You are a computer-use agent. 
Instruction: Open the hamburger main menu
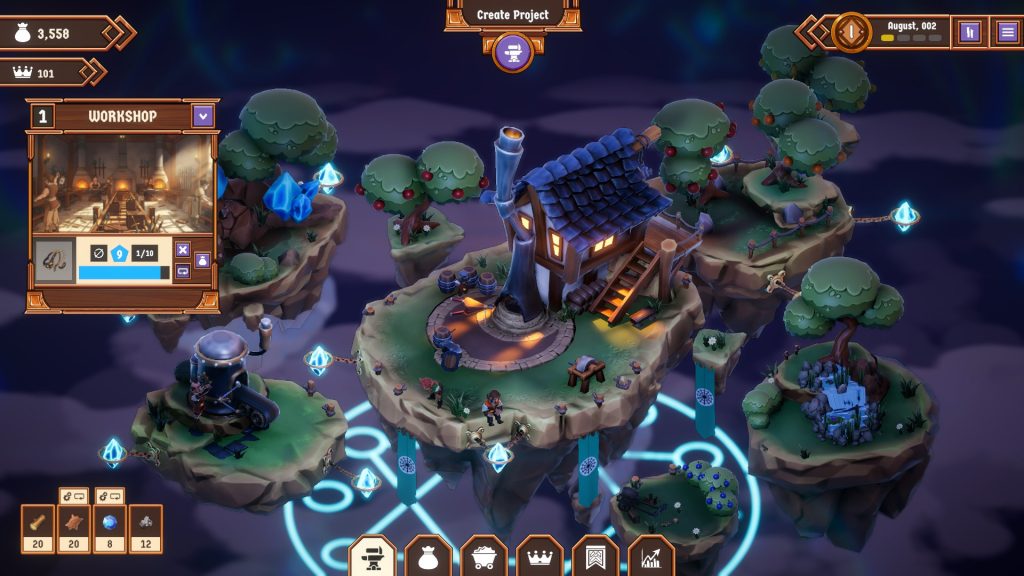click(x=1007, y=32)
